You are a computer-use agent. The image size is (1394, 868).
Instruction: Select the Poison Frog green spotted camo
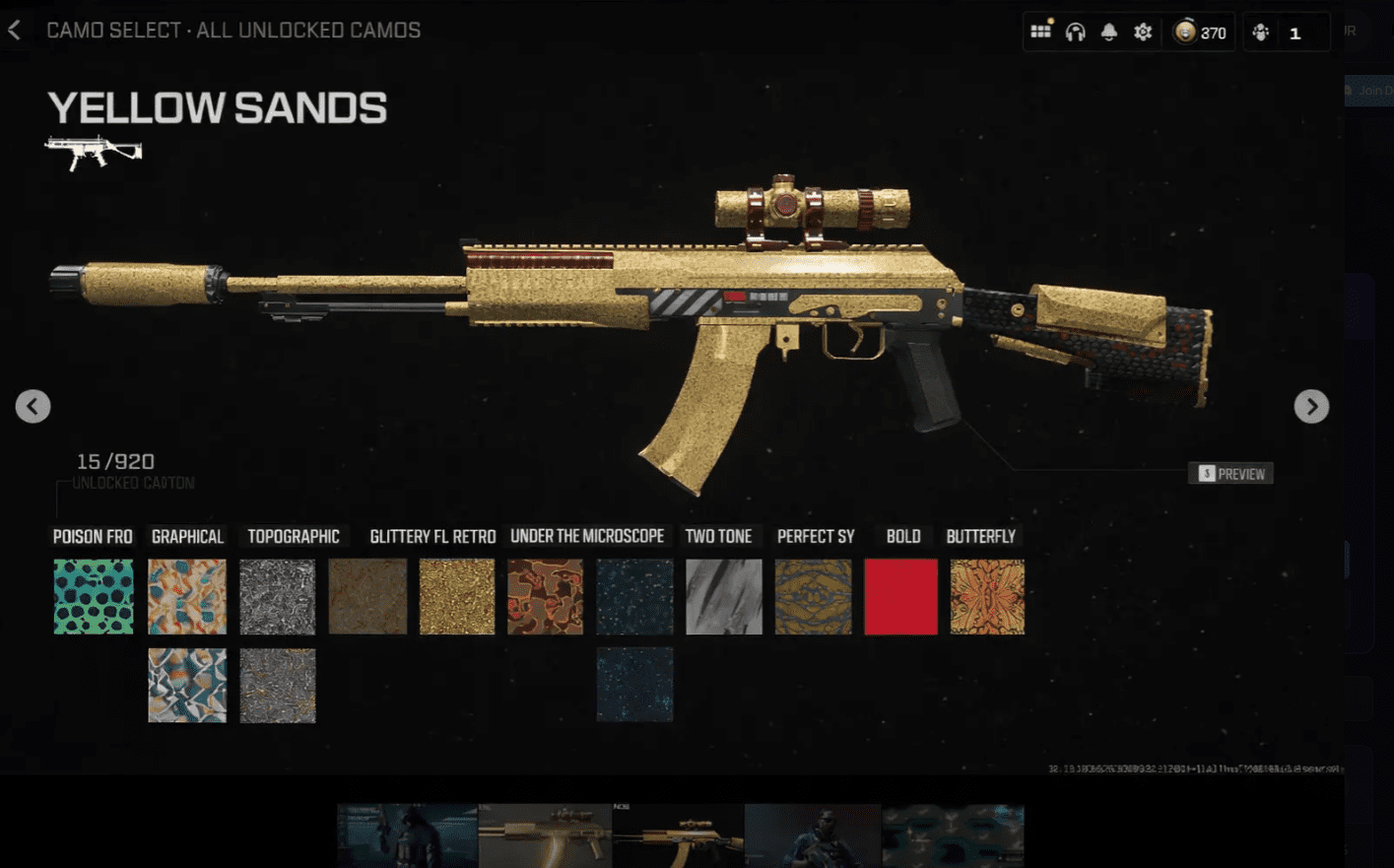click(94, 596)
